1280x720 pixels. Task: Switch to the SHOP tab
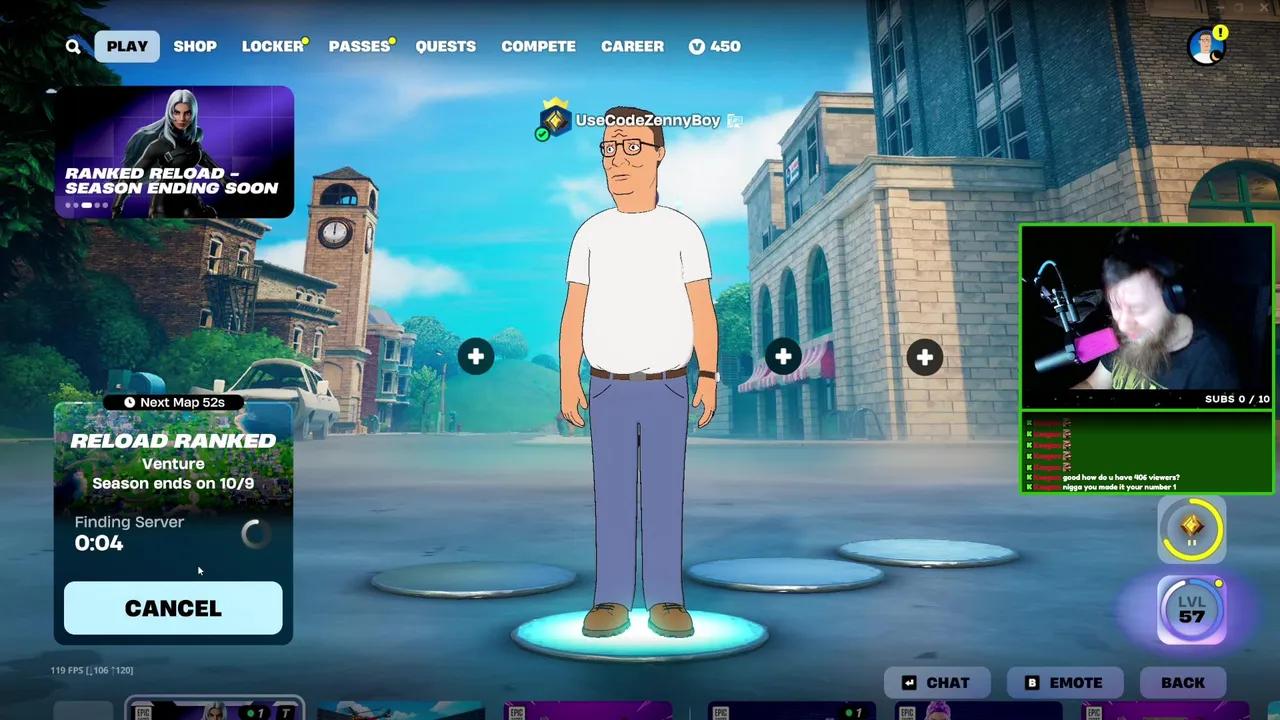(x=195, y=46)
